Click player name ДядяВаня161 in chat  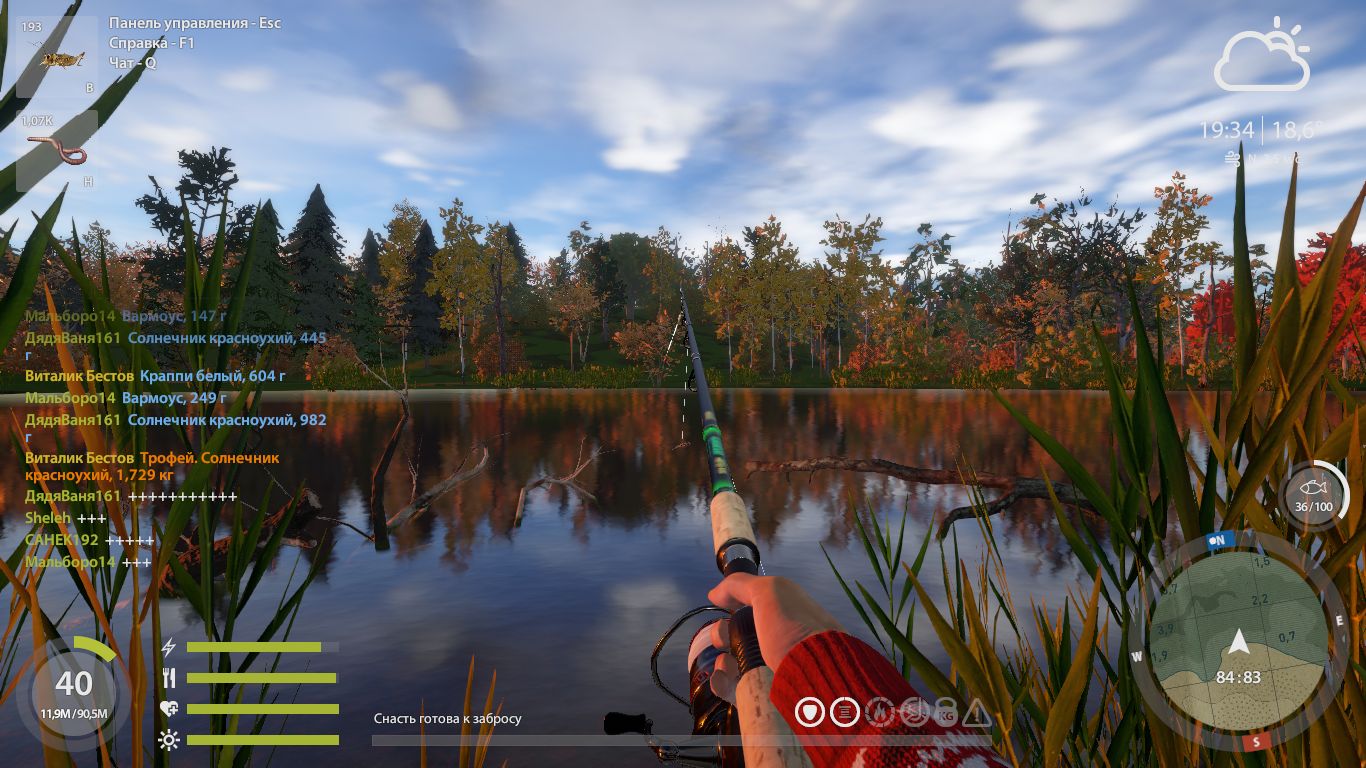click(x=71, y=338)
